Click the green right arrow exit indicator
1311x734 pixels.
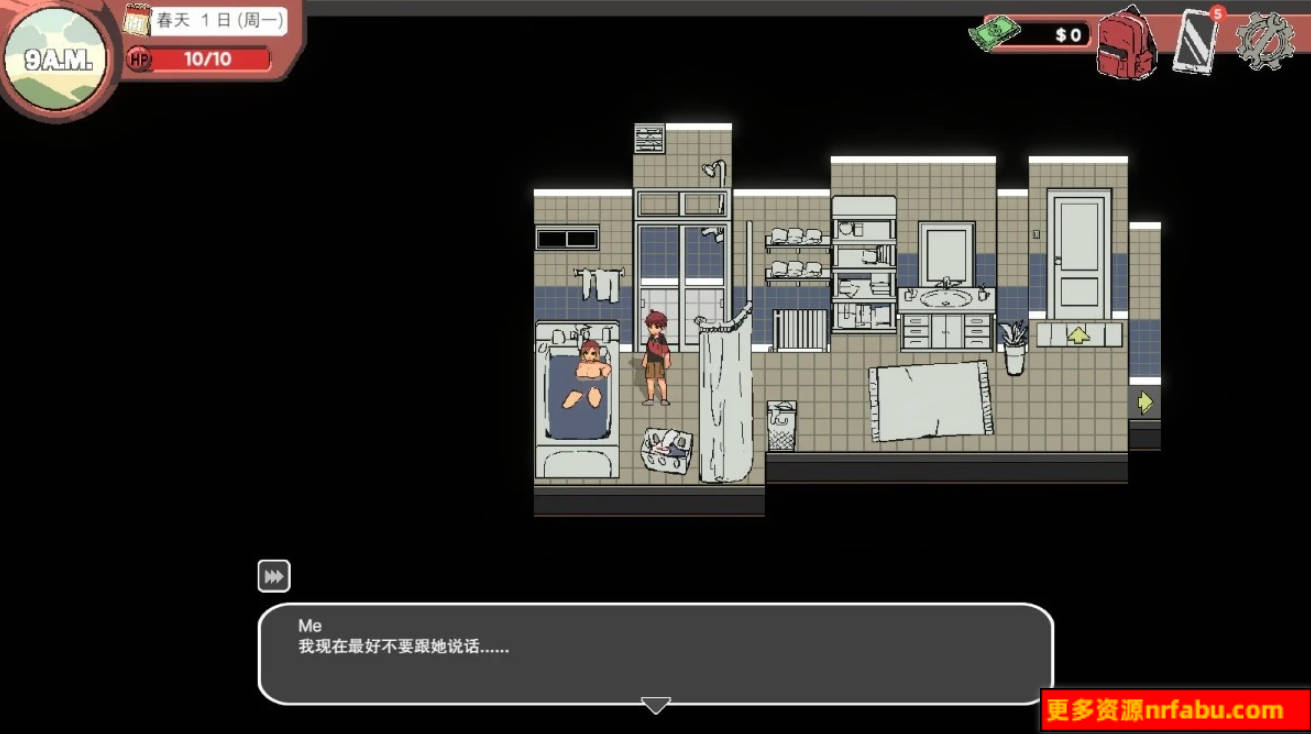tap(1144, 401)
